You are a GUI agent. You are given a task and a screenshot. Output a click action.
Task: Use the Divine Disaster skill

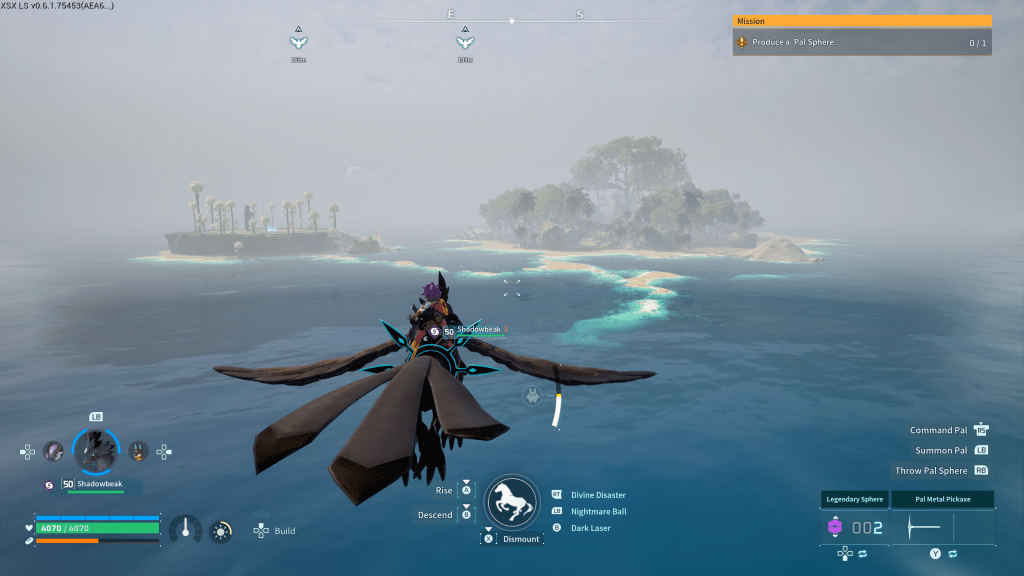pos(598,495)
